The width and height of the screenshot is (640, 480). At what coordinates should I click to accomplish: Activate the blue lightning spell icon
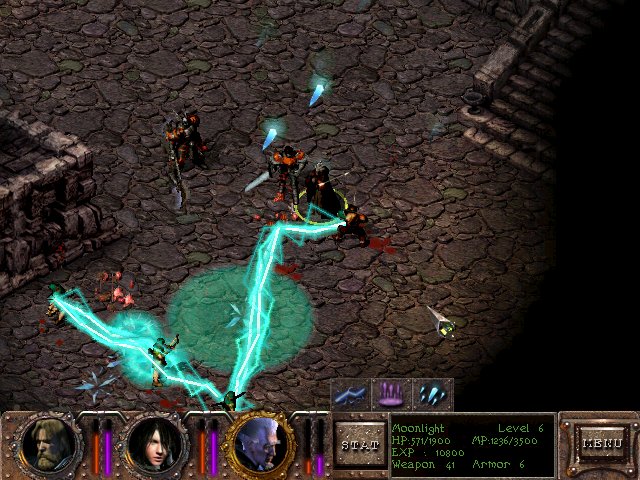351,394
